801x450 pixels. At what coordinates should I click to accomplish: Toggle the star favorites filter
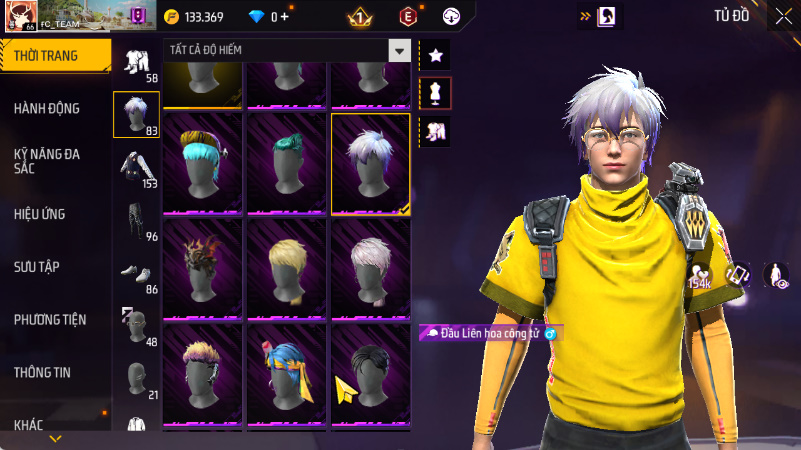click(435, 55)
